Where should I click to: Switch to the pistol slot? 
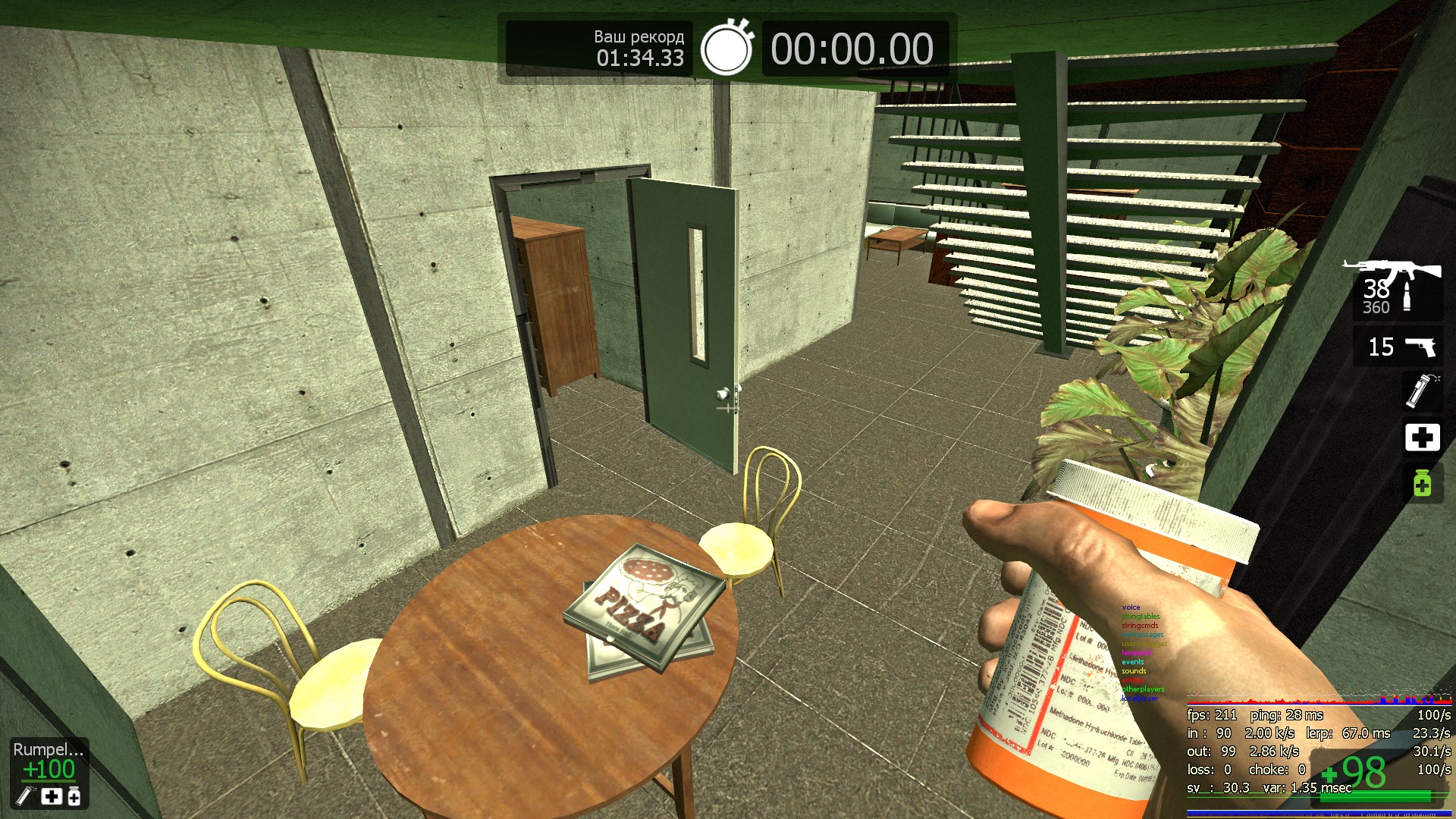(x=1398, y=347)
